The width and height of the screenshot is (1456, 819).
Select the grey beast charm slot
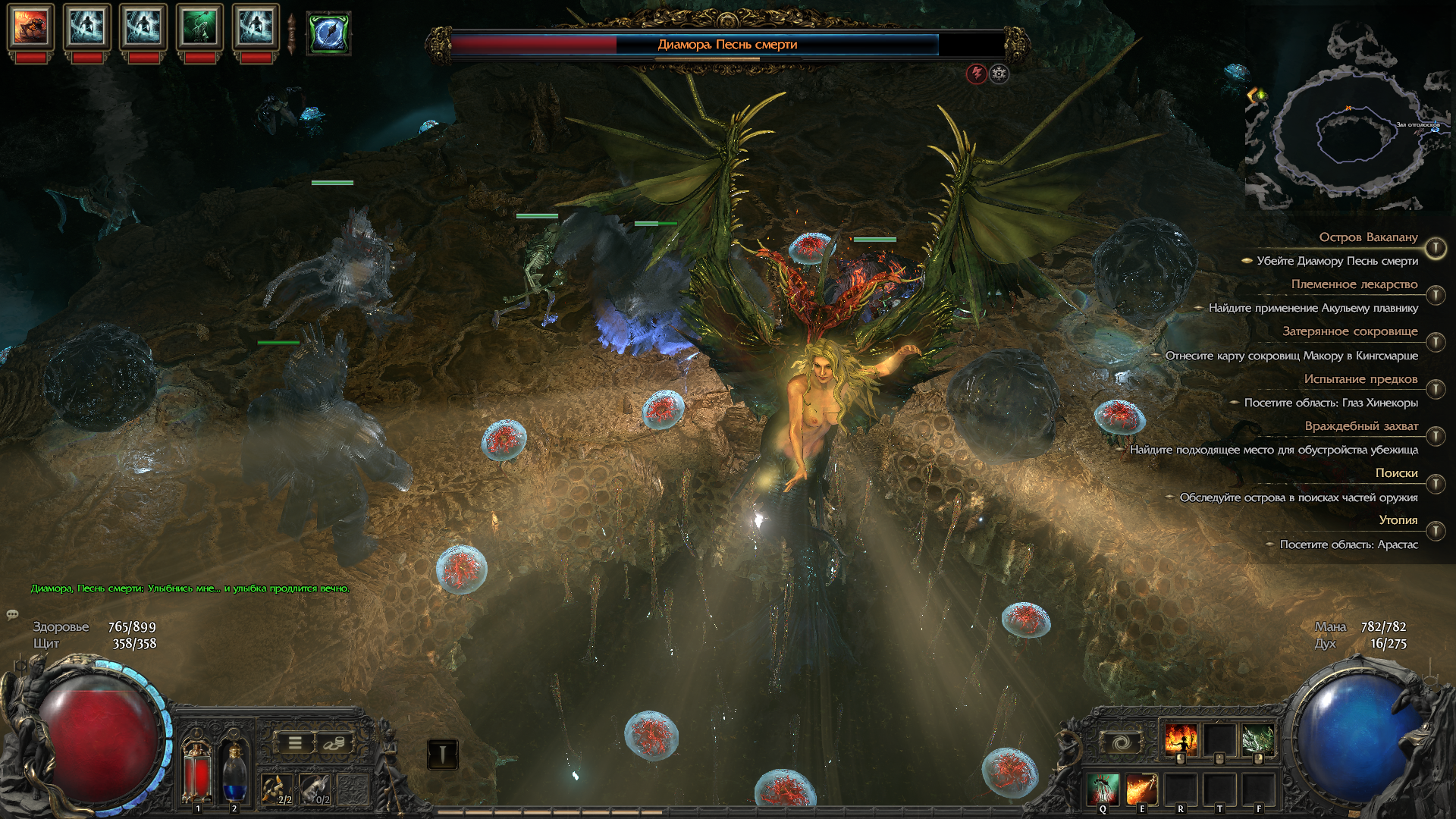(315, 789)
